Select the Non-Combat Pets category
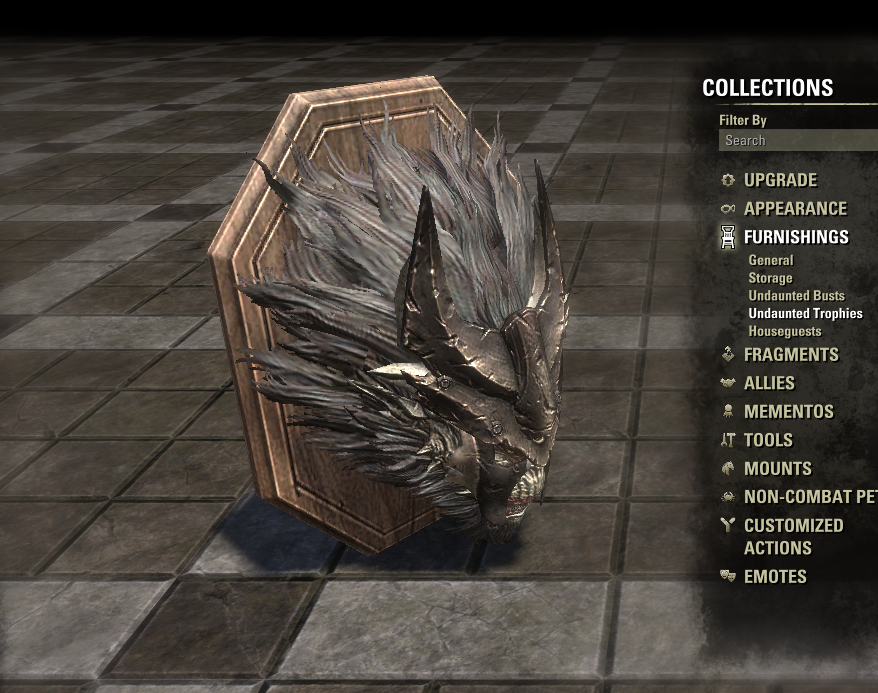 click(809, 497)
